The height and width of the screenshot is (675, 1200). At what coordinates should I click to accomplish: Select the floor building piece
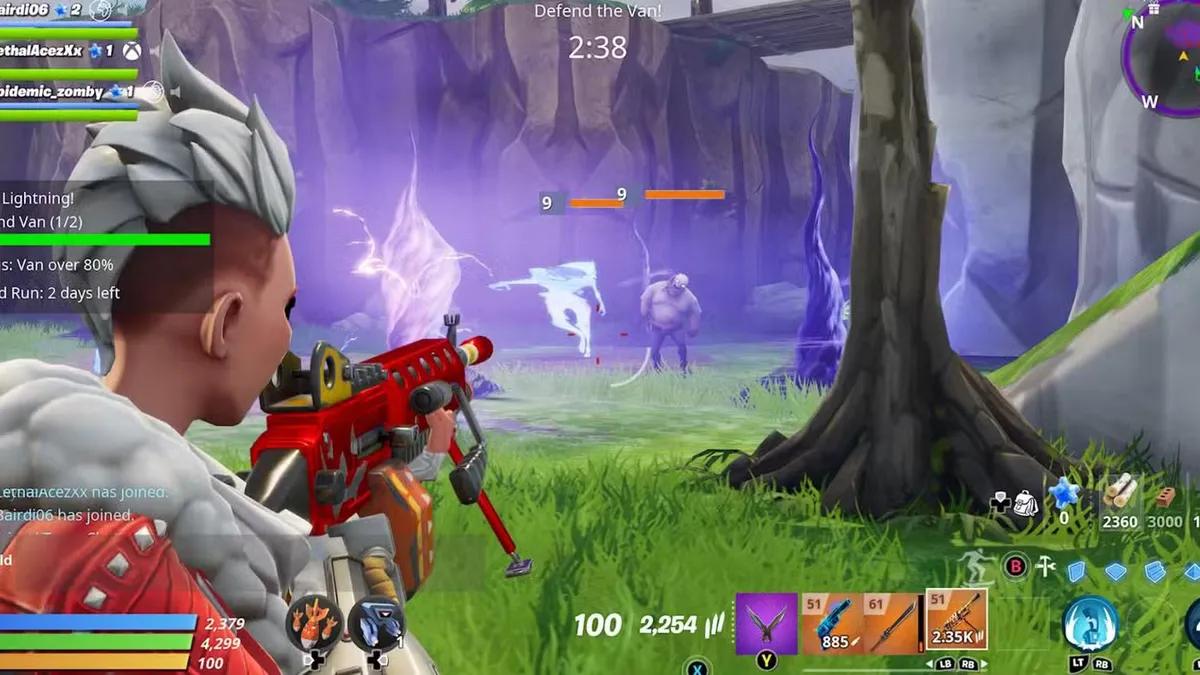tap(1115, 571)
